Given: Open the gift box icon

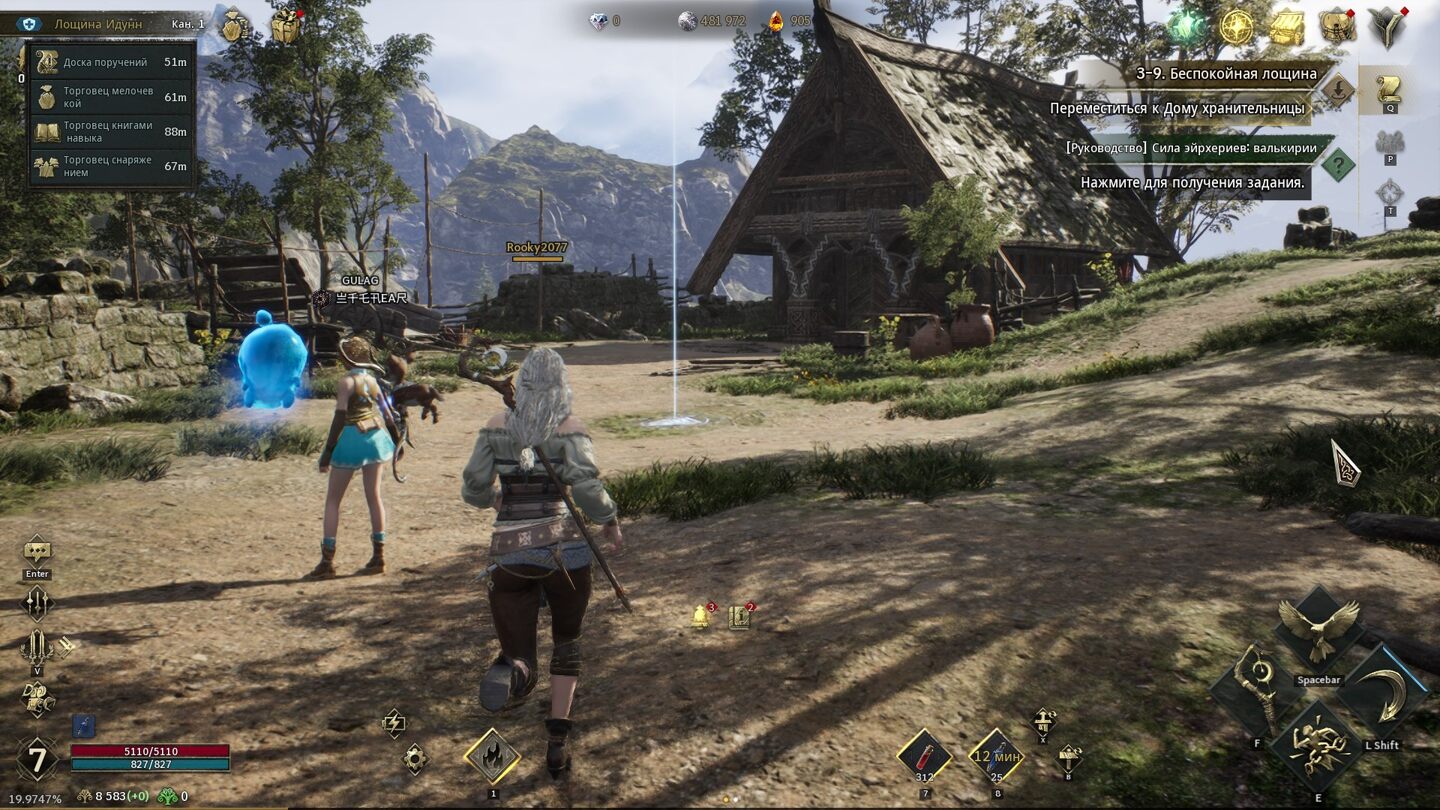Looking at the screenshot, I should coord(286,26).
